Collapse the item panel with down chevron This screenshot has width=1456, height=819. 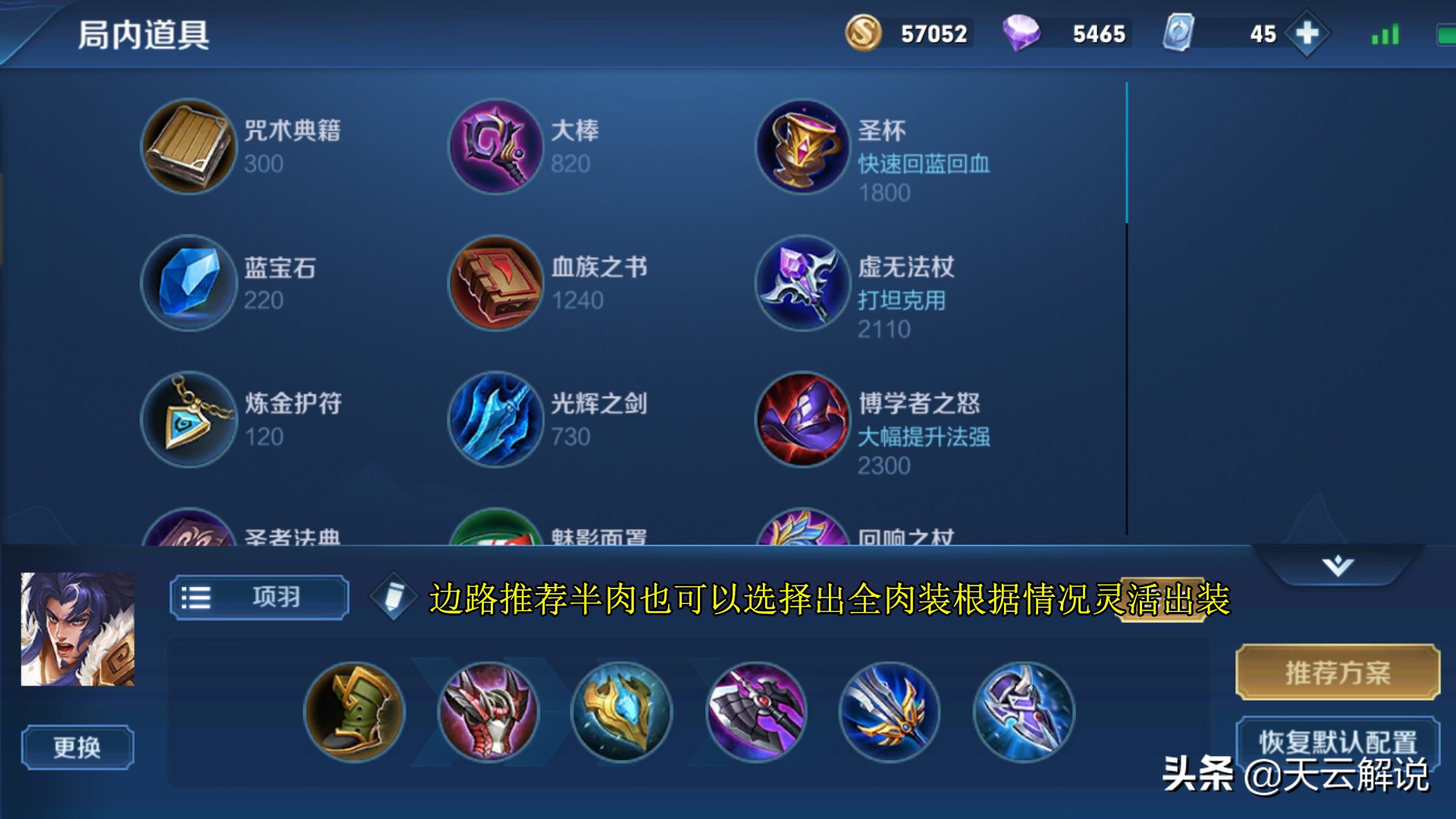coord(1340,564)
